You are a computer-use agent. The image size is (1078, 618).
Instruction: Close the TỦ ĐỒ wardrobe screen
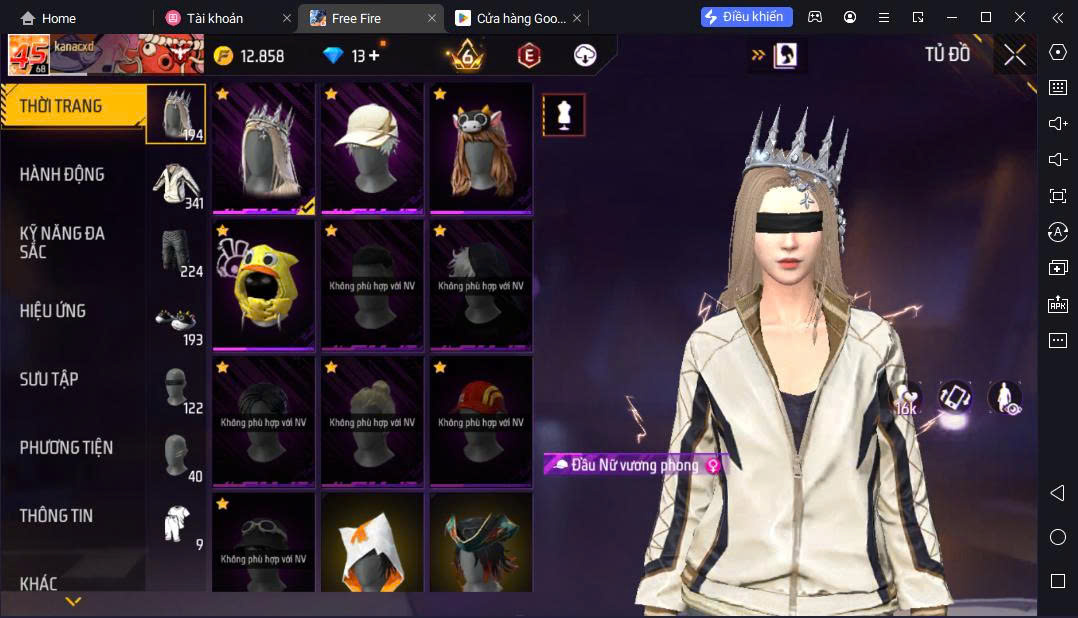pos(1014,55)
